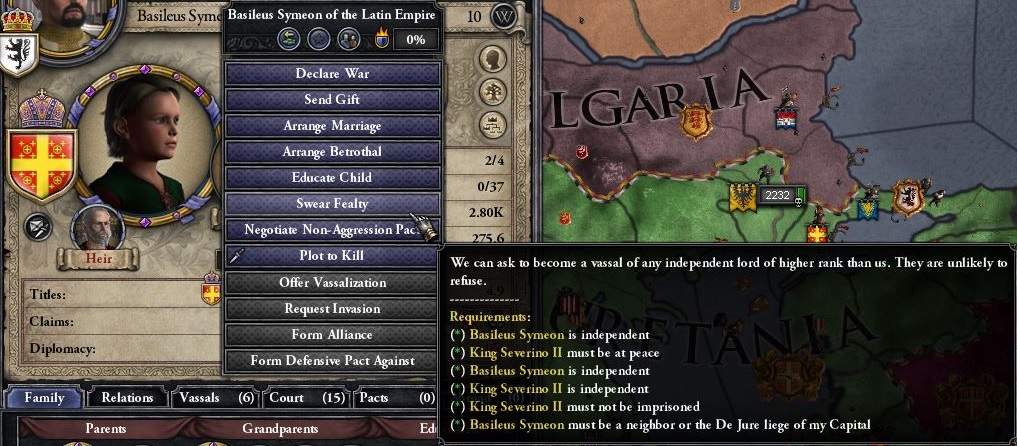Viewport: 1017px width, 446px height.
Task: Open the Arrange Marriage action
Action: tap(332, 126)
